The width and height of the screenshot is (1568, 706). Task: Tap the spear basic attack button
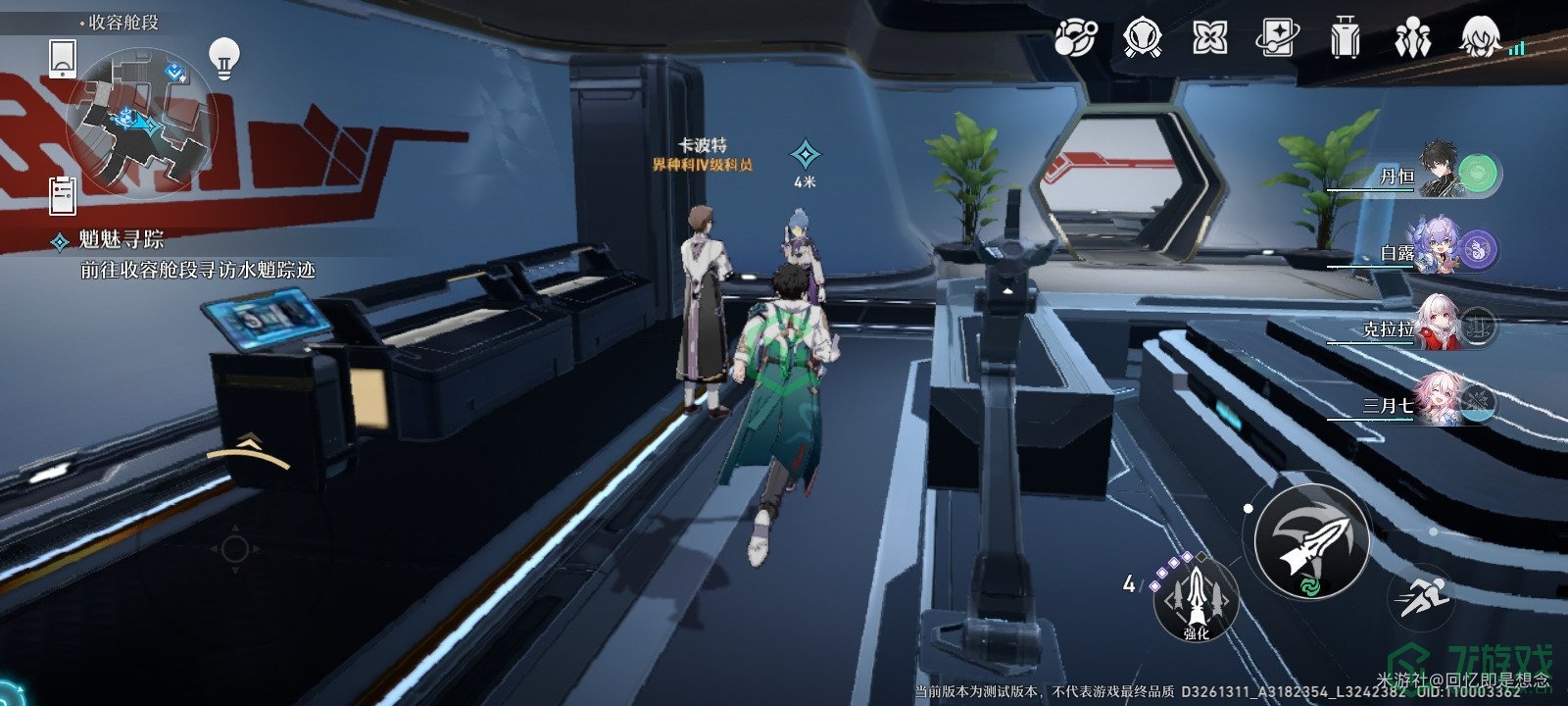click(x=1311, y=541)
